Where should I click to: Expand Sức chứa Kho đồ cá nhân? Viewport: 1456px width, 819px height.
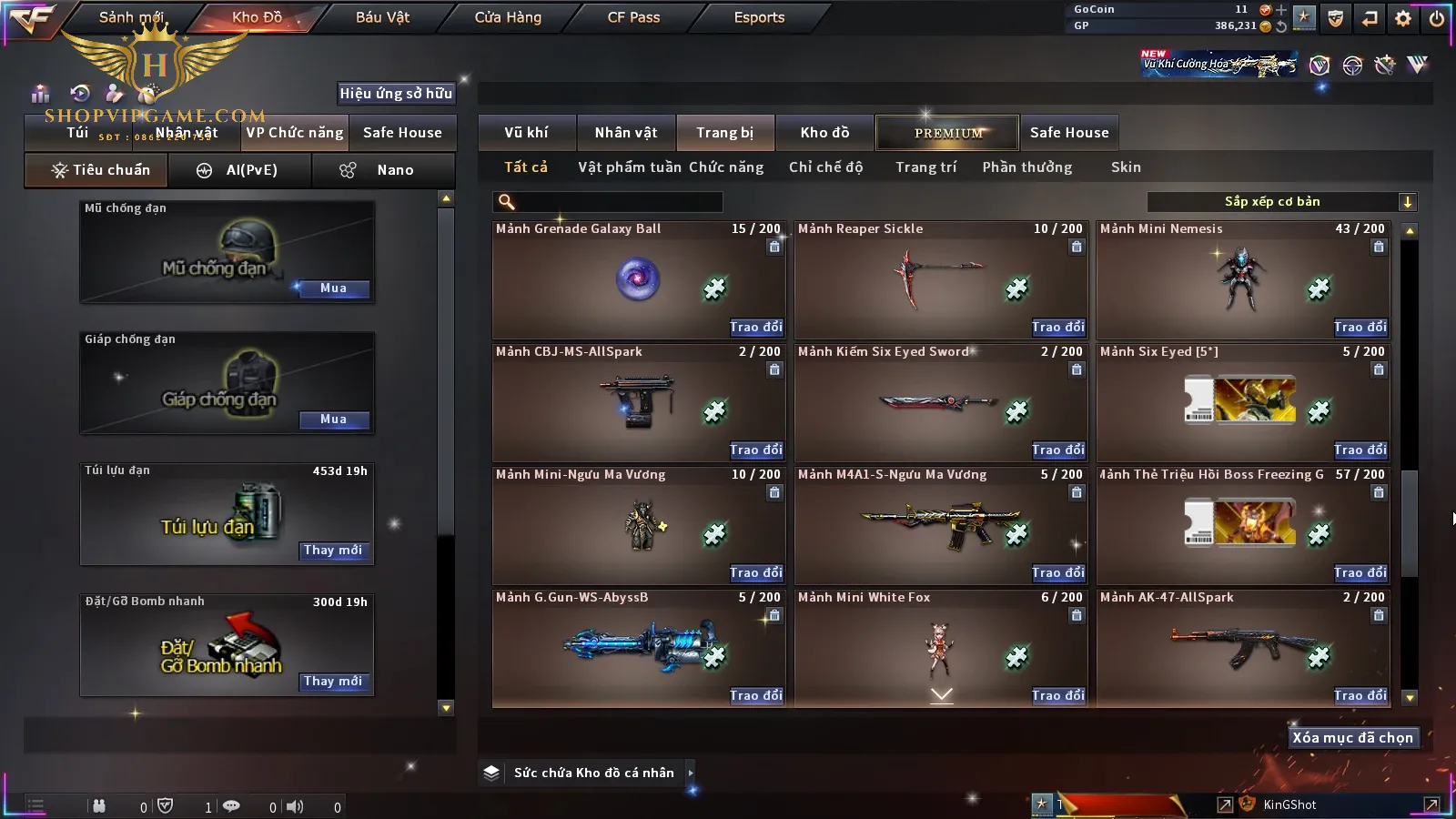[691, 773]
